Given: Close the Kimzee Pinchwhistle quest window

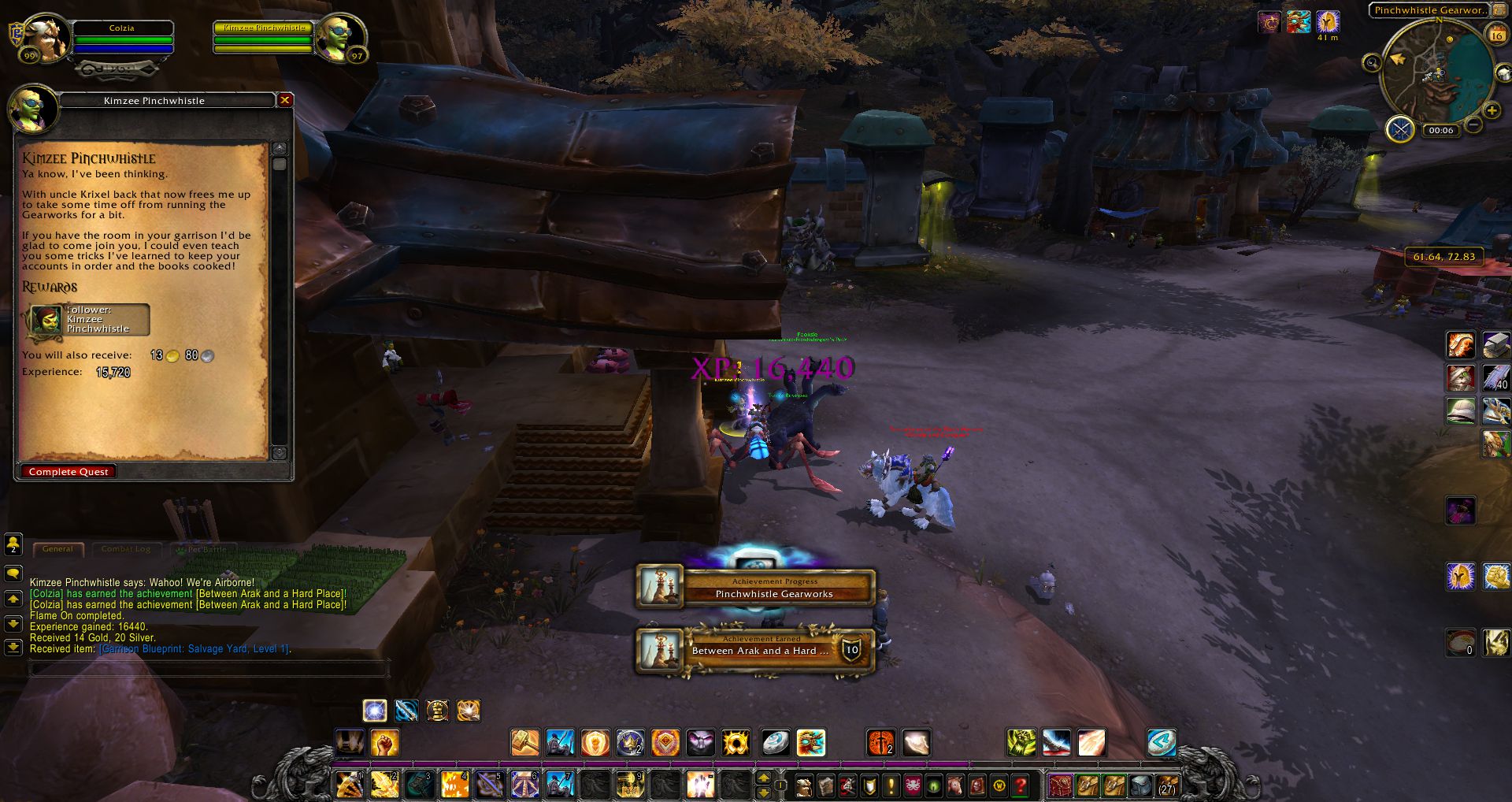Looking at the screenshot, I should click(x=285, y=100).
